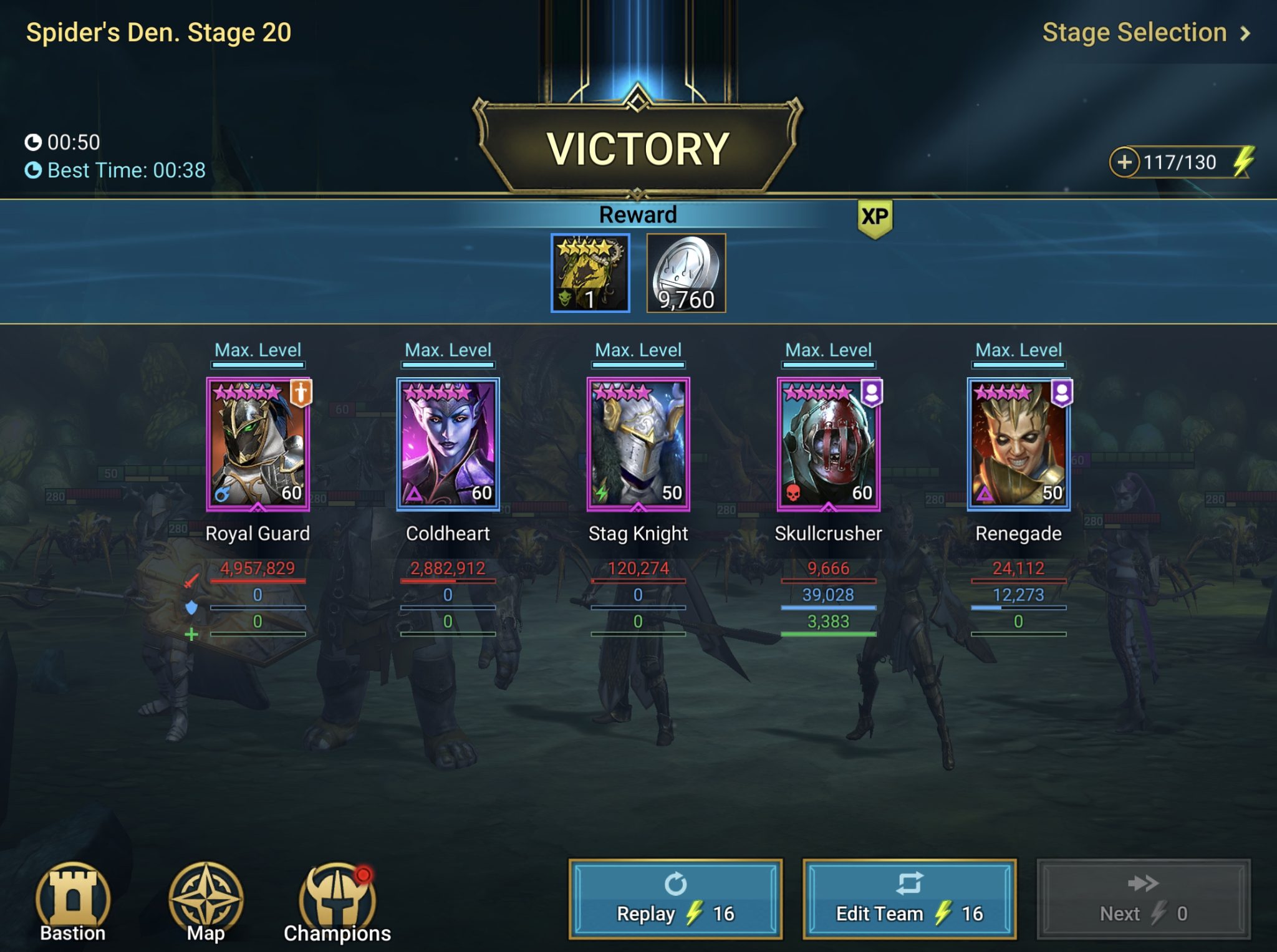
Task: Replay the stage for 16 energy
Action: pyautogui.click(x=675, y=899)
